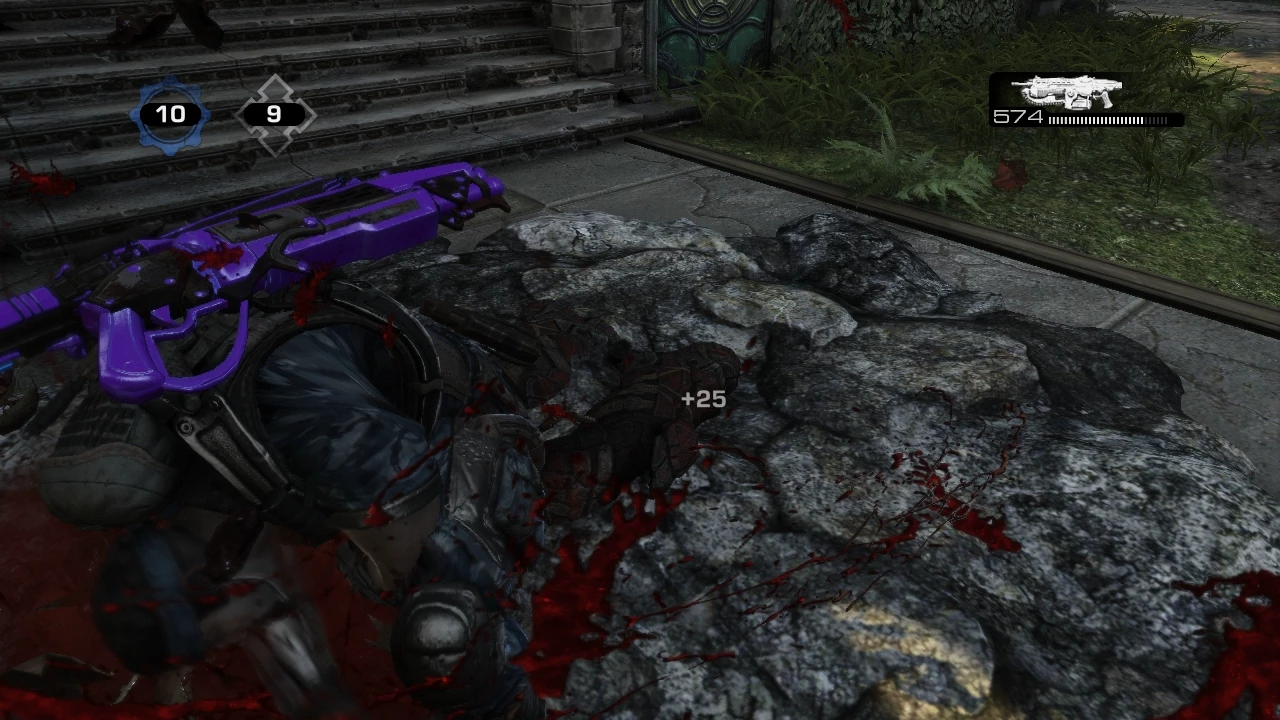Select the Lancer rifle weapon icon
The image size is (1280, 720).
click(1066, 92)
